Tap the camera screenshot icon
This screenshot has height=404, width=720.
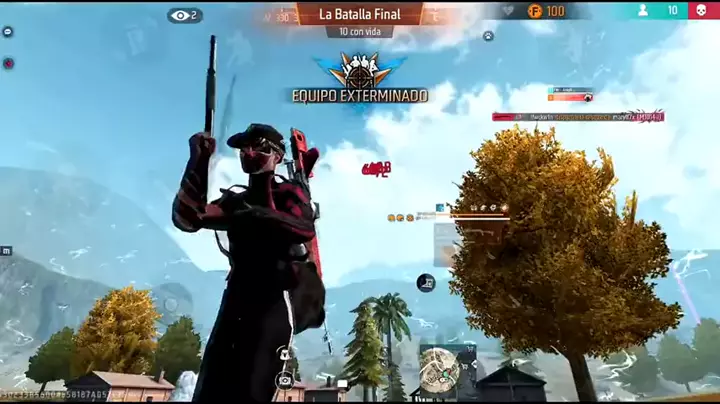coord(285,380)
